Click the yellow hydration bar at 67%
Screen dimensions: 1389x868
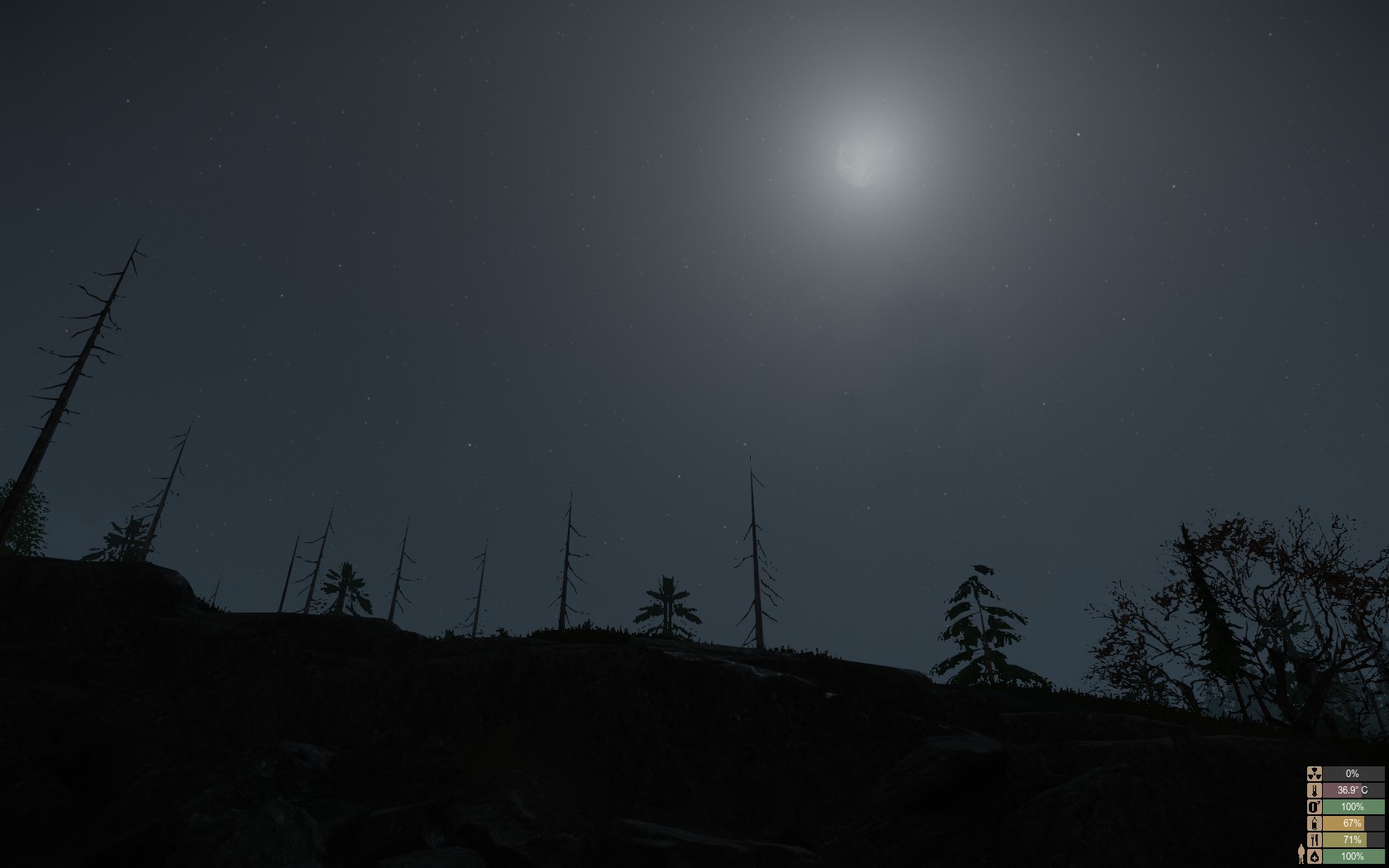click(x=1351, y=823)
